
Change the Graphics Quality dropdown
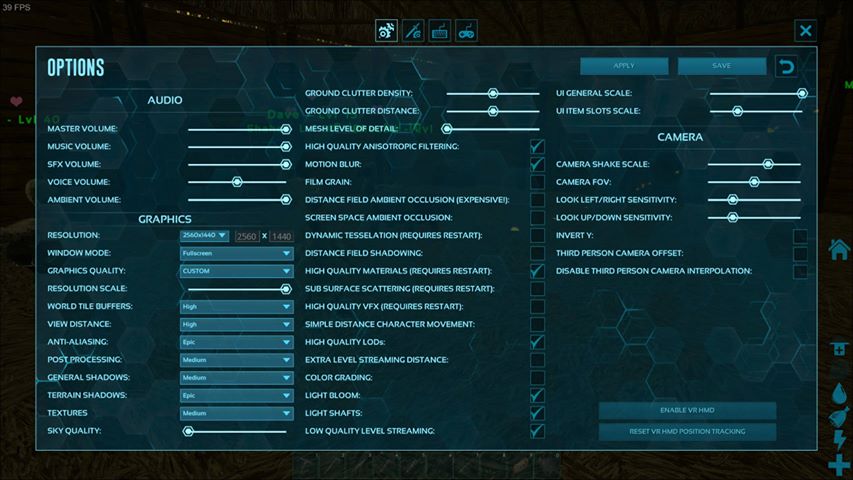(236, 271)
